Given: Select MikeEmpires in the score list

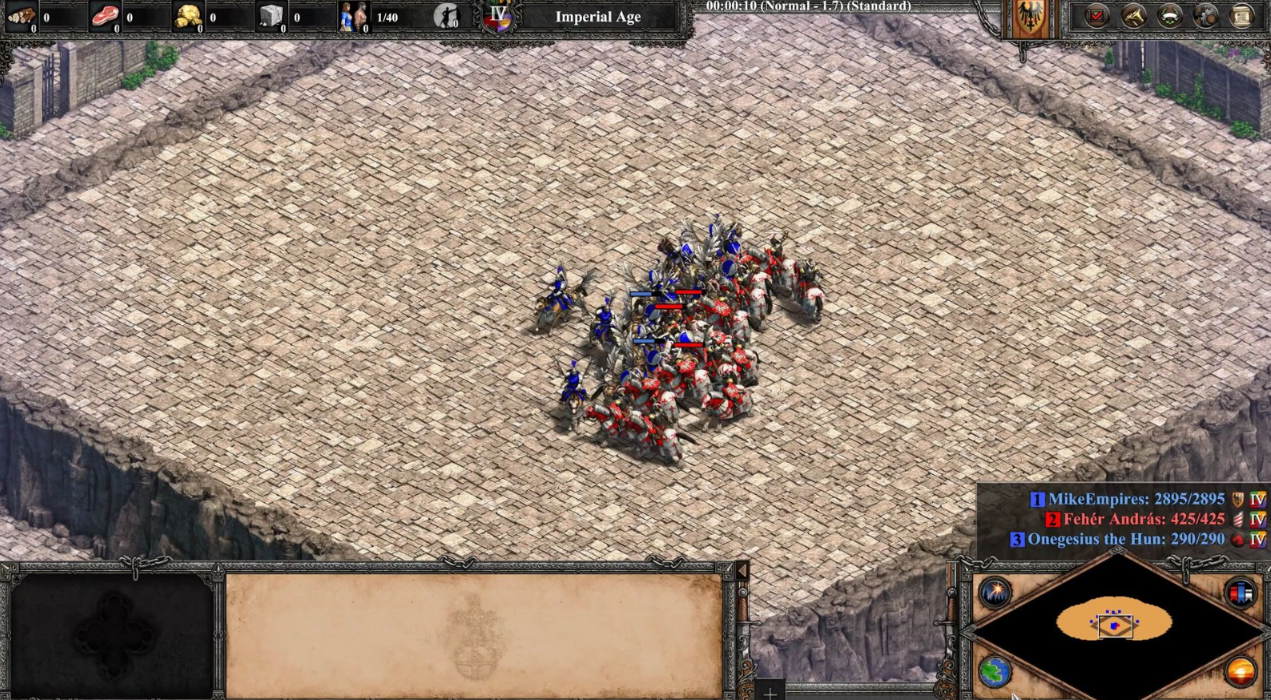Looking at the screenshot, I should point(1136,499).
